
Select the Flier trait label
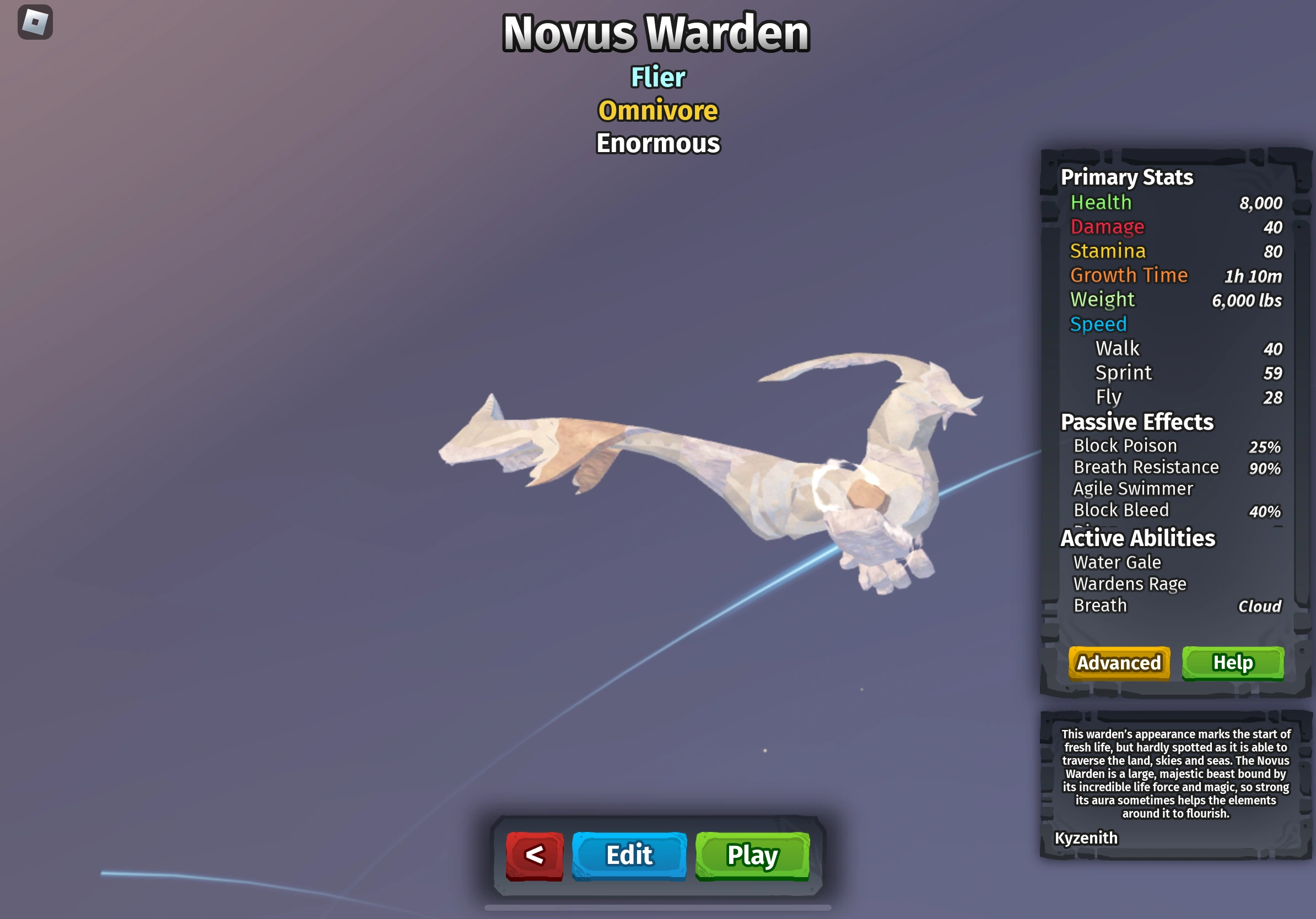pyautogui.click(x=657, y=77)
